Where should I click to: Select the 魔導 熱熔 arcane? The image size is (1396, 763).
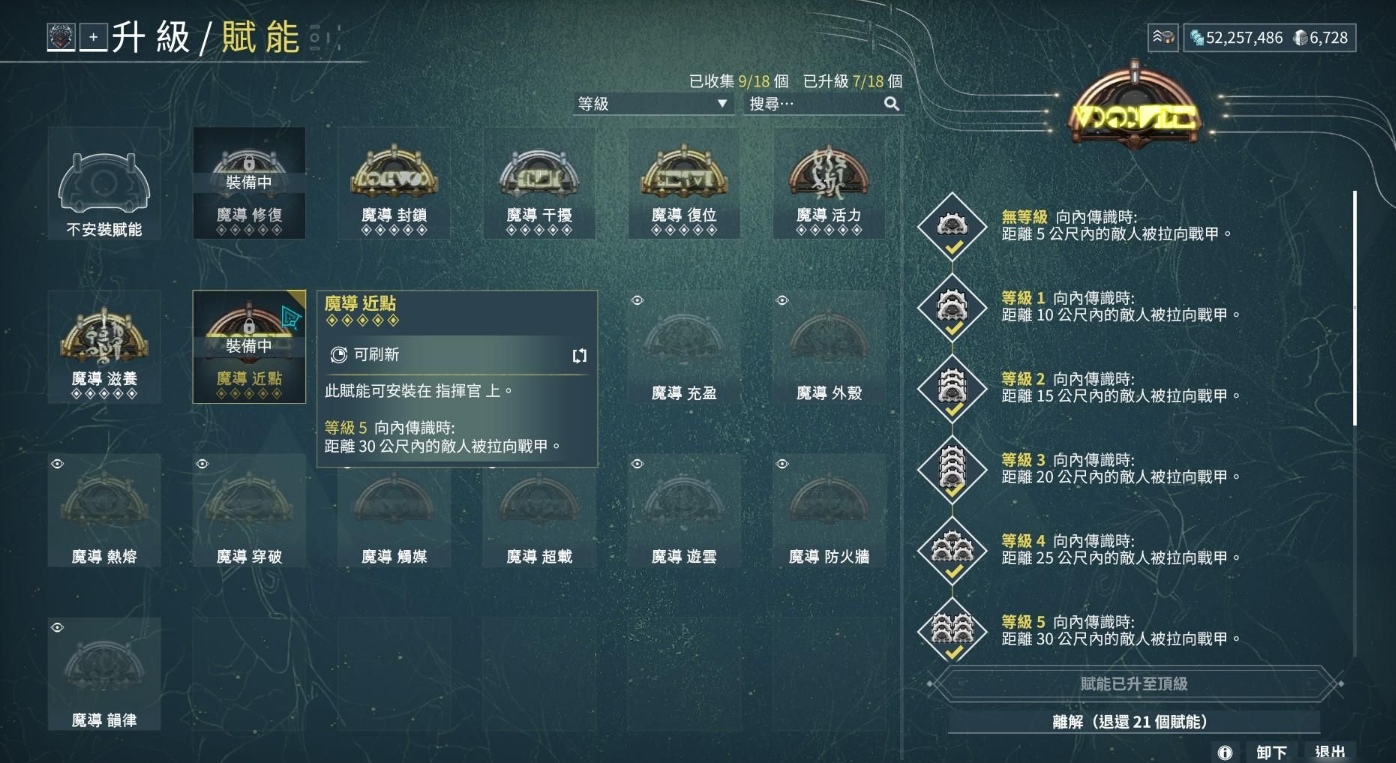pos(105,510)
